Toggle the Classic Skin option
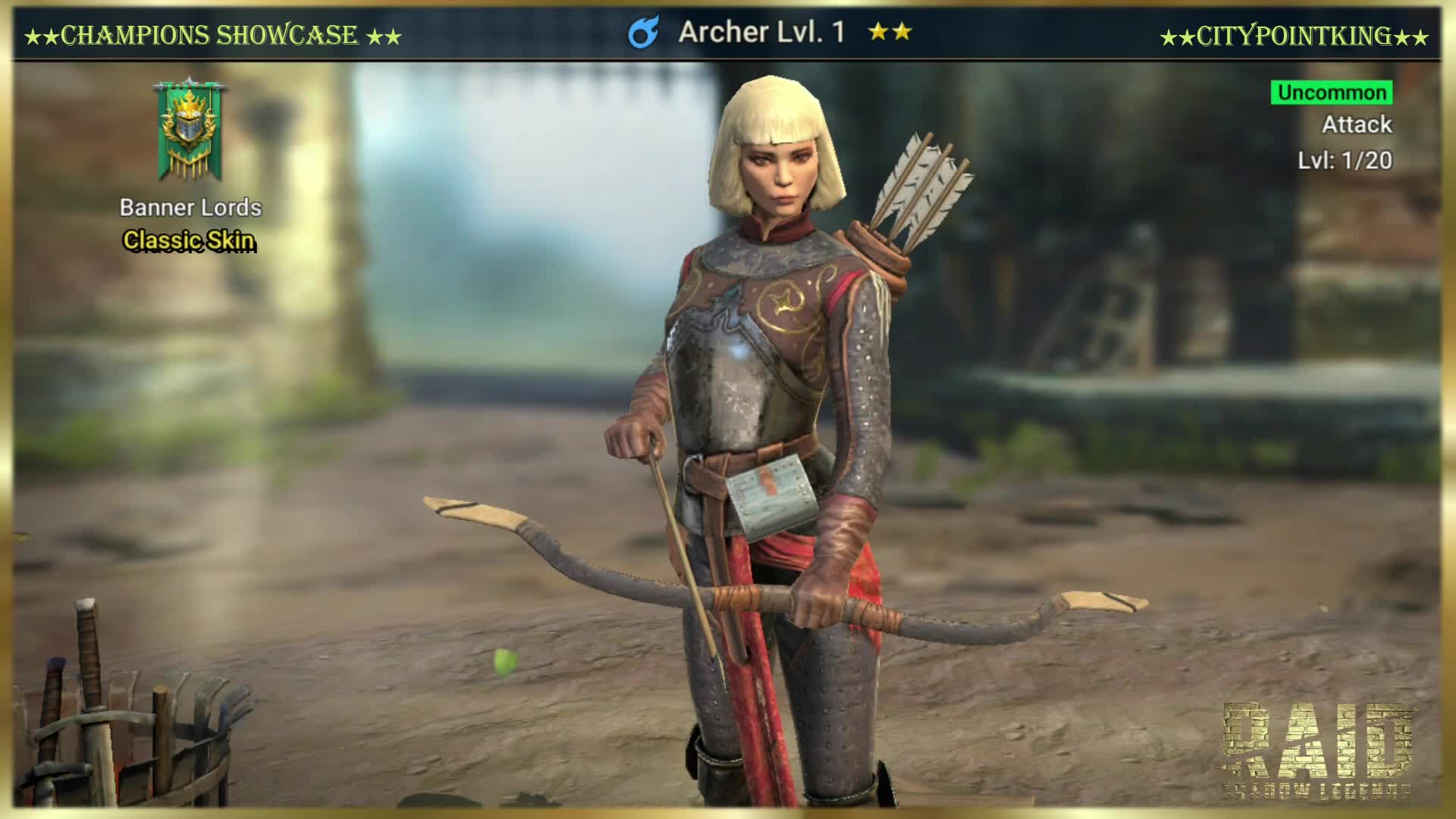Viewport: 1456px width, 819px height. [x=190, y=243]
